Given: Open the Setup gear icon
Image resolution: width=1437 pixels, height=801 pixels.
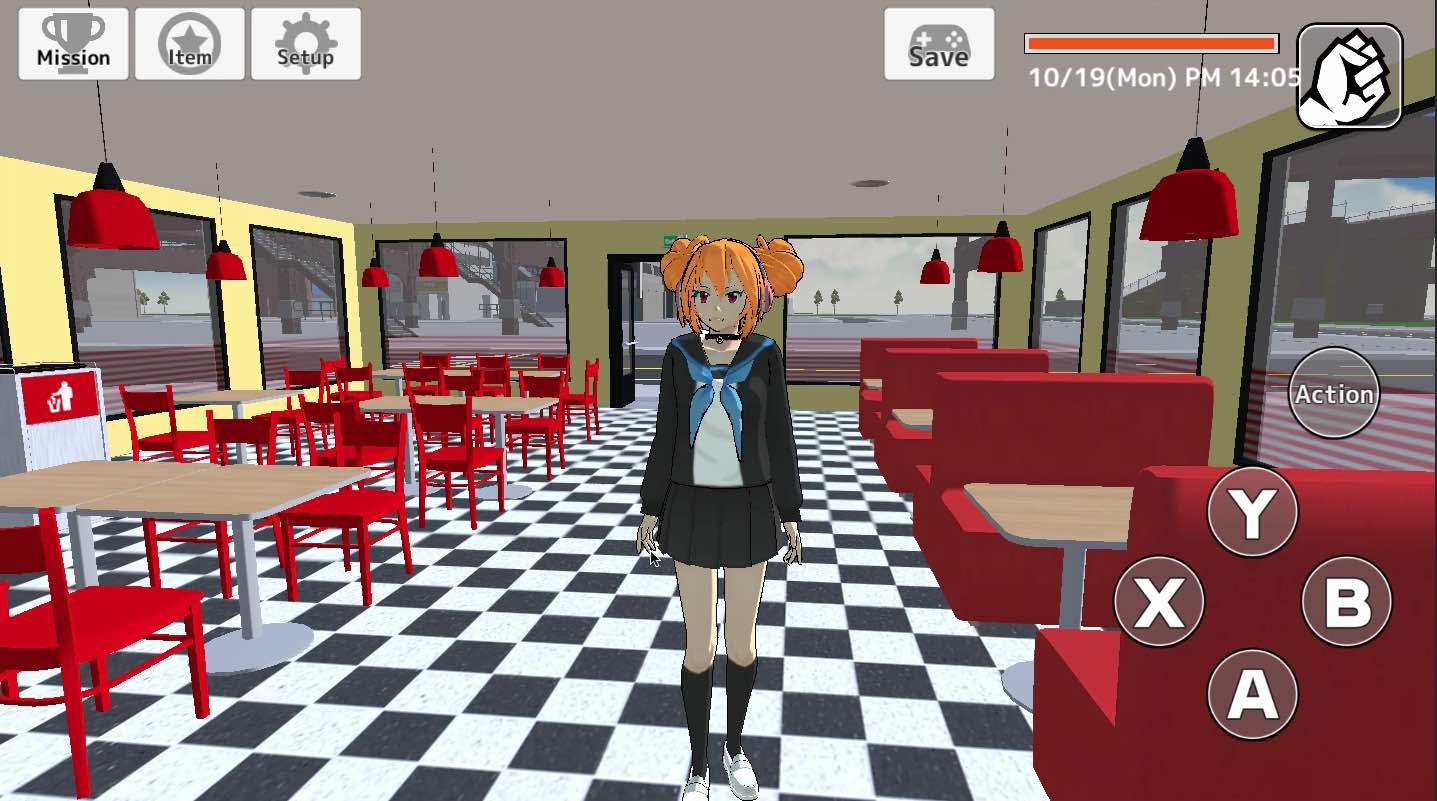Looking at the screenshot, I should (305, 42).
